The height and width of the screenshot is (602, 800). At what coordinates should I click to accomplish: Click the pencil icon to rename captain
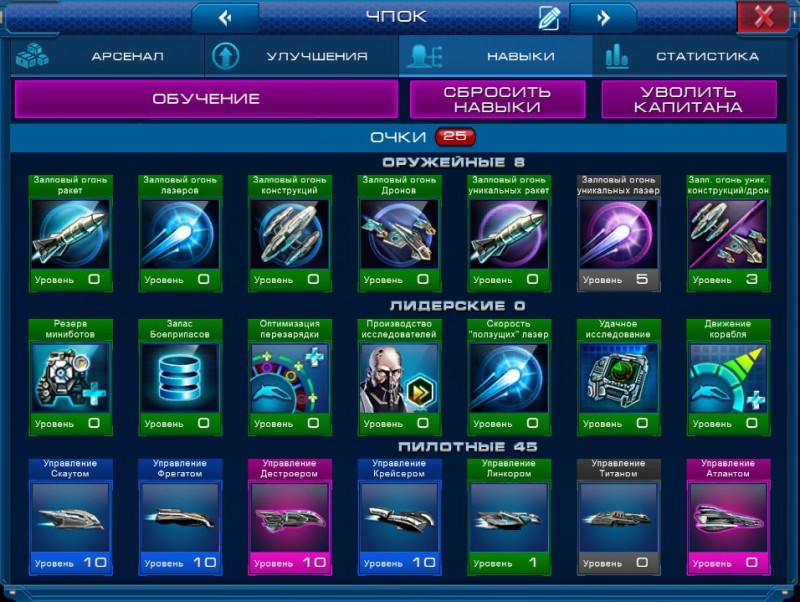coord(549,17)
